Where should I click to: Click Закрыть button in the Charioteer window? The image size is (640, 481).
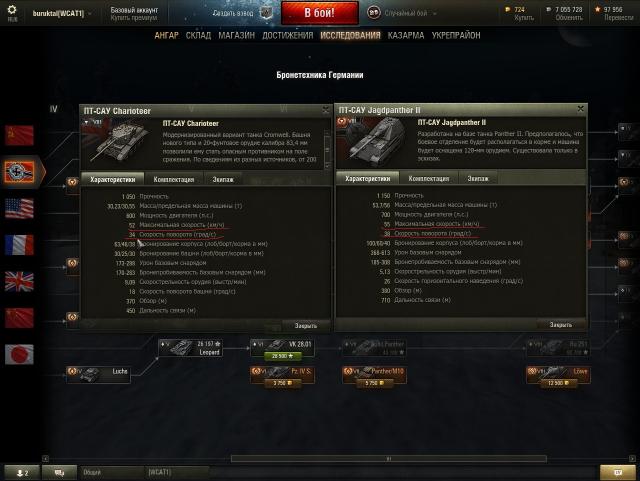coord(306,325)
